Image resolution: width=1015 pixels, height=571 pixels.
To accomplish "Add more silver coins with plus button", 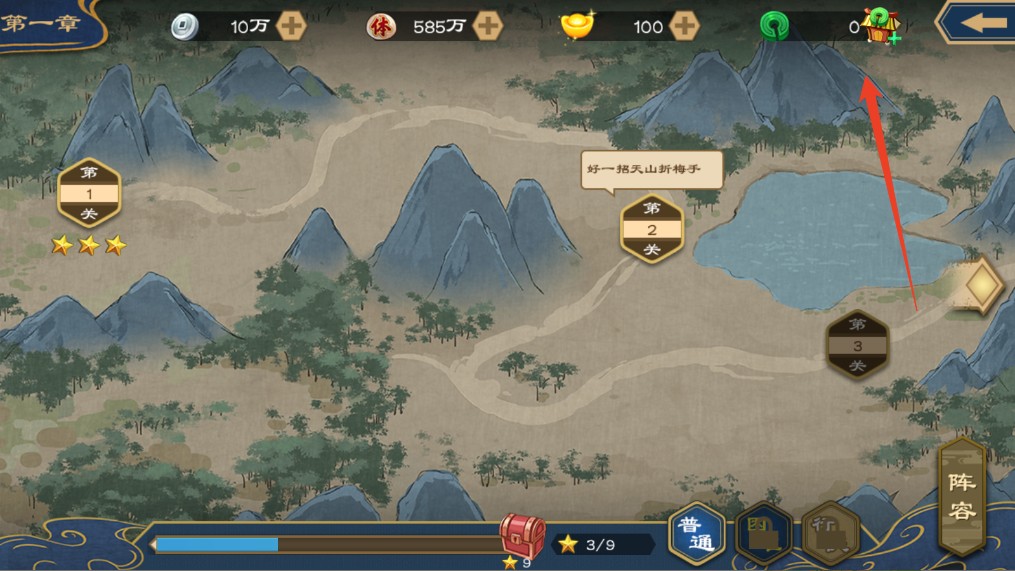I will [291, 26].
